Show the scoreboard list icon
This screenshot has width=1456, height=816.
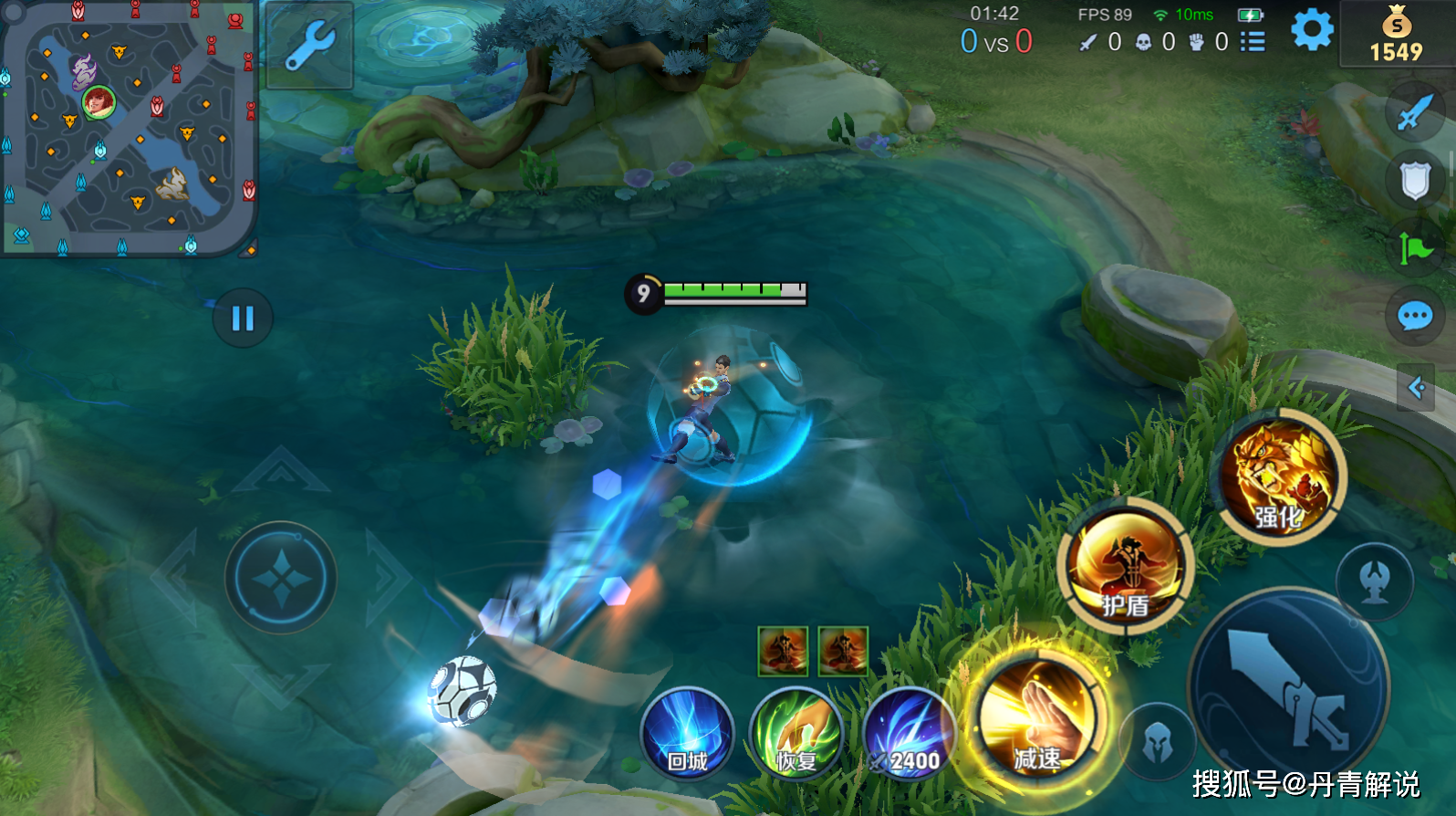1253,42
